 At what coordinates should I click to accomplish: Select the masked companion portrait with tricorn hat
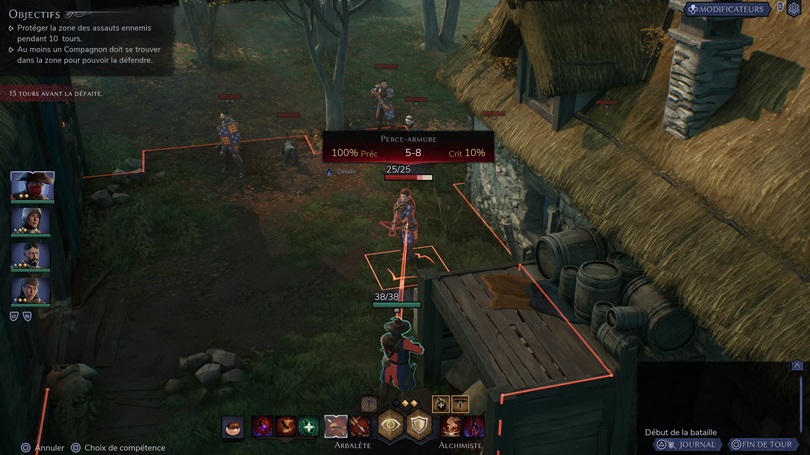[32, 185]
